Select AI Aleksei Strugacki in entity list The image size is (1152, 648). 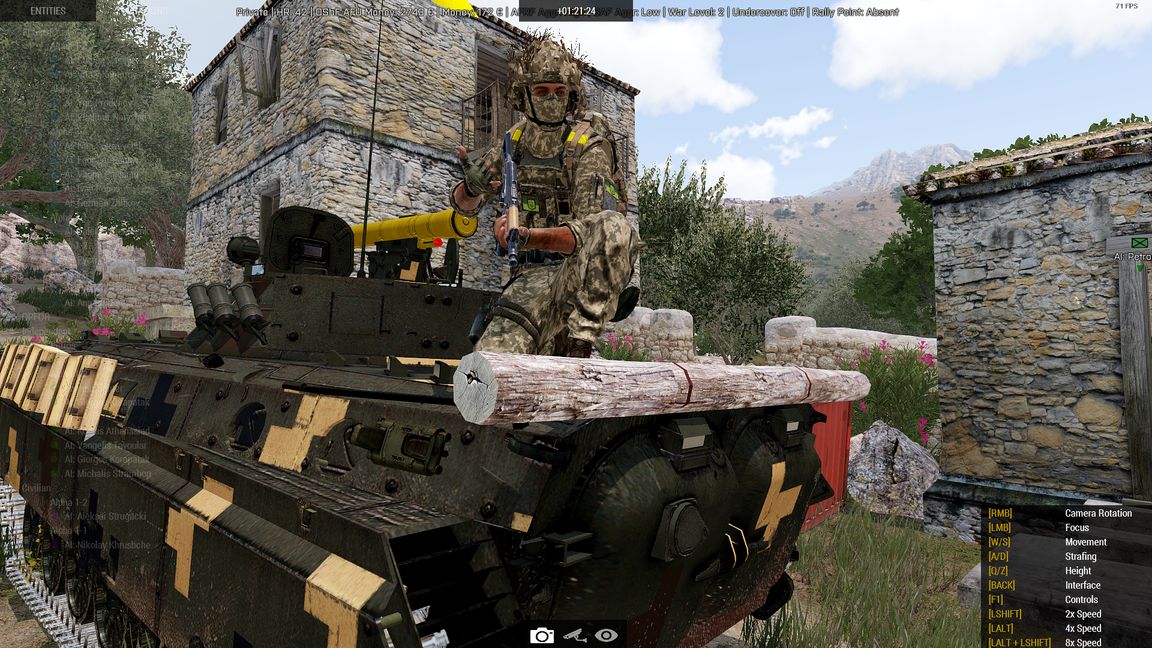click(105, 516)
